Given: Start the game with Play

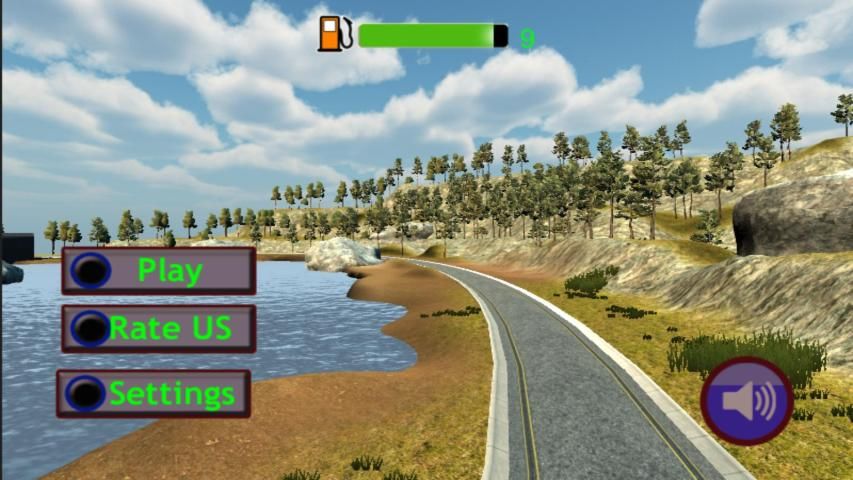Looking at the screenshot, I should click(x=159, y=271).
